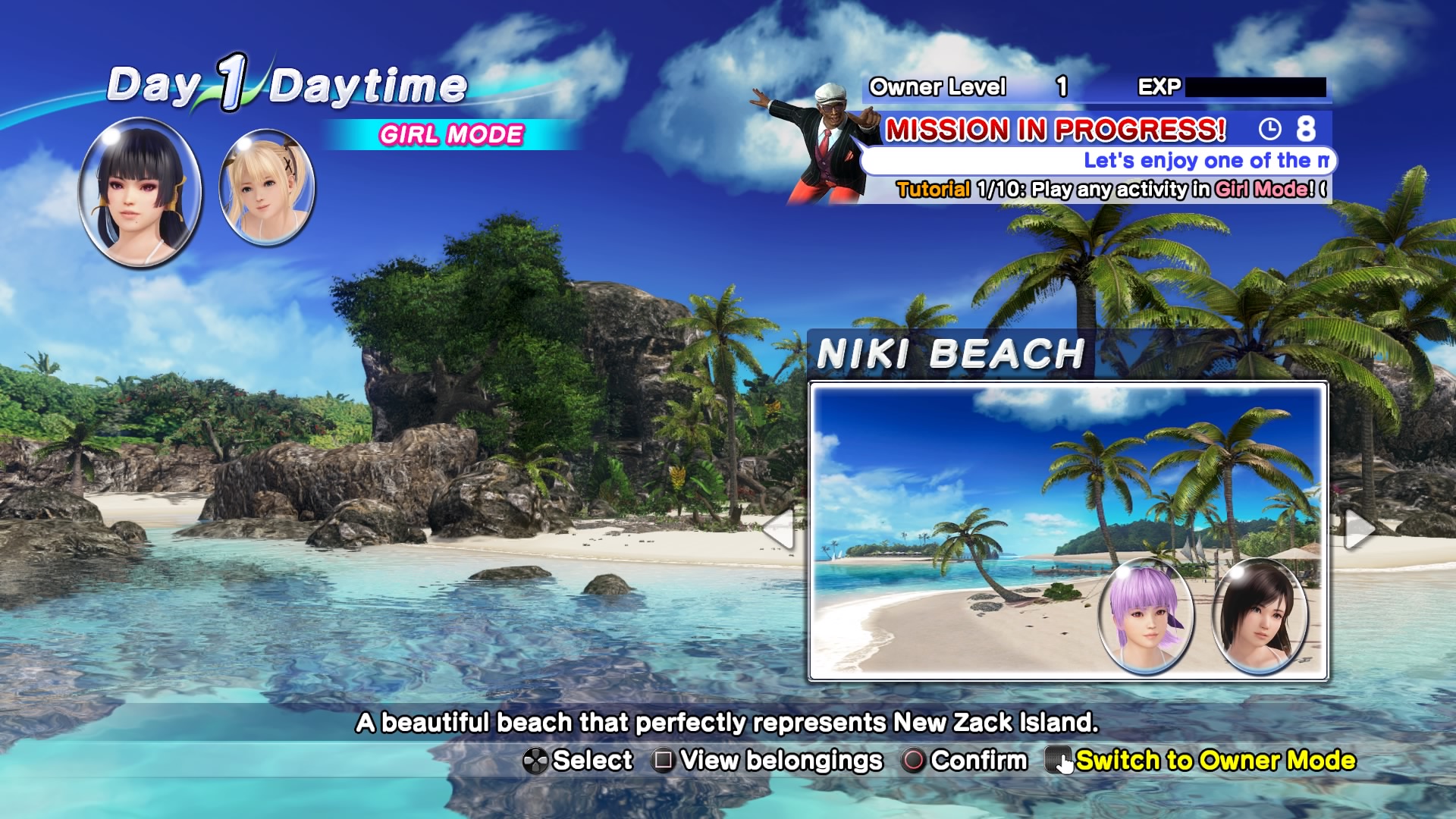Read the Tutorial 1/10 objective line
Screen dimensions: 1456x819
tap(1110, 189)
